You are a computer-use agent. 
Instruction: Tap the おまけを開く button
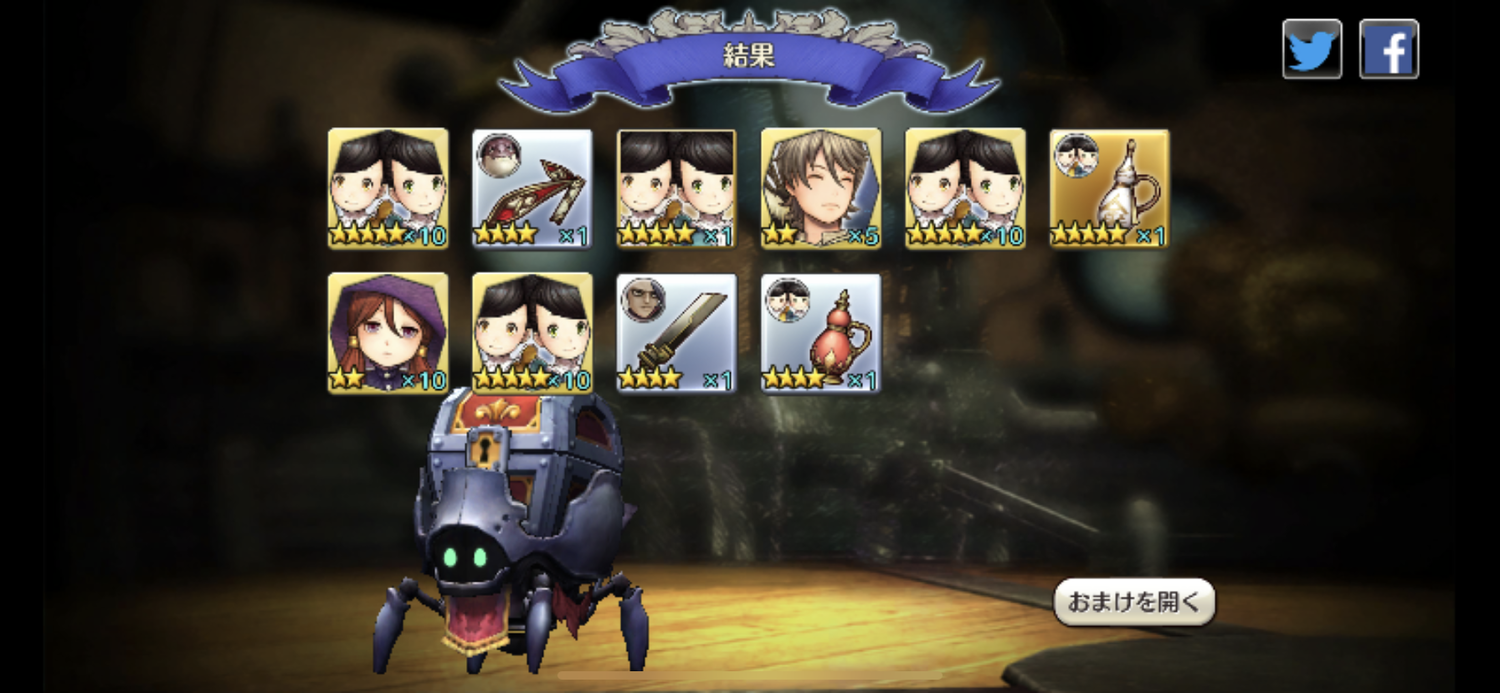point(1134,602)
